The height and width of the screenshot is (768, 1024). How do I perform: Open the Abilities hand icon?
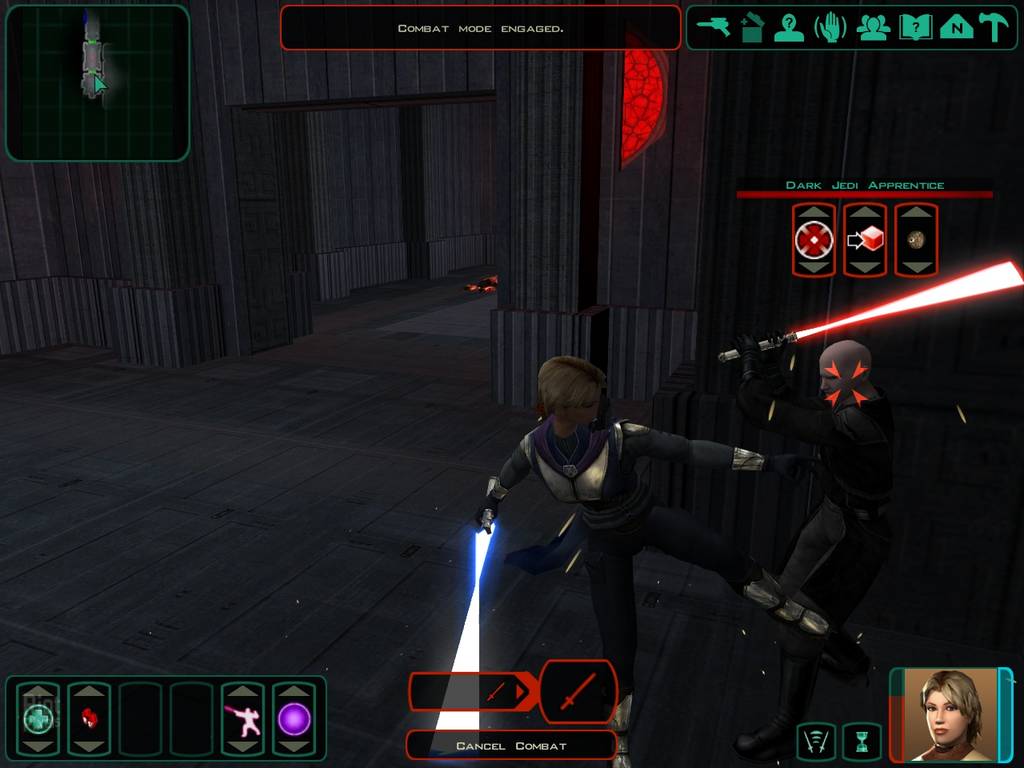(831, 27)
